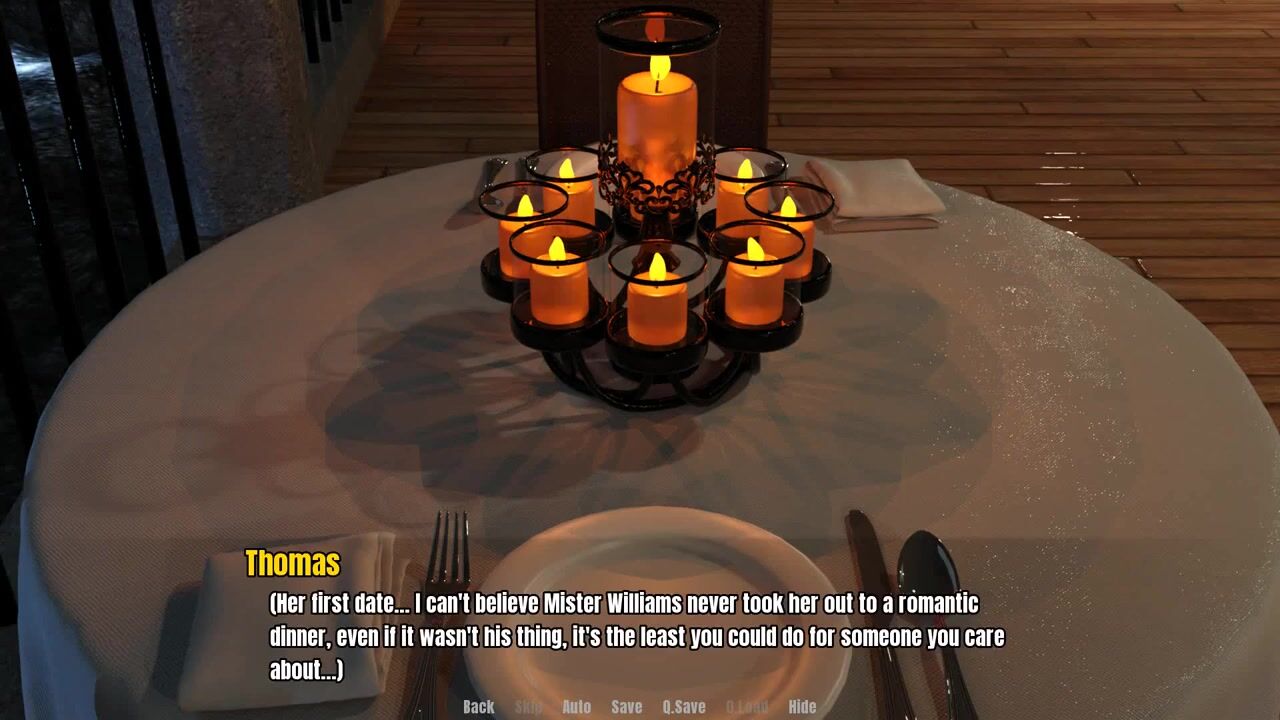This screenshot has width=1280, height=720.
Task: Toggle Auto dialogue advance
Action: (576, 706)
